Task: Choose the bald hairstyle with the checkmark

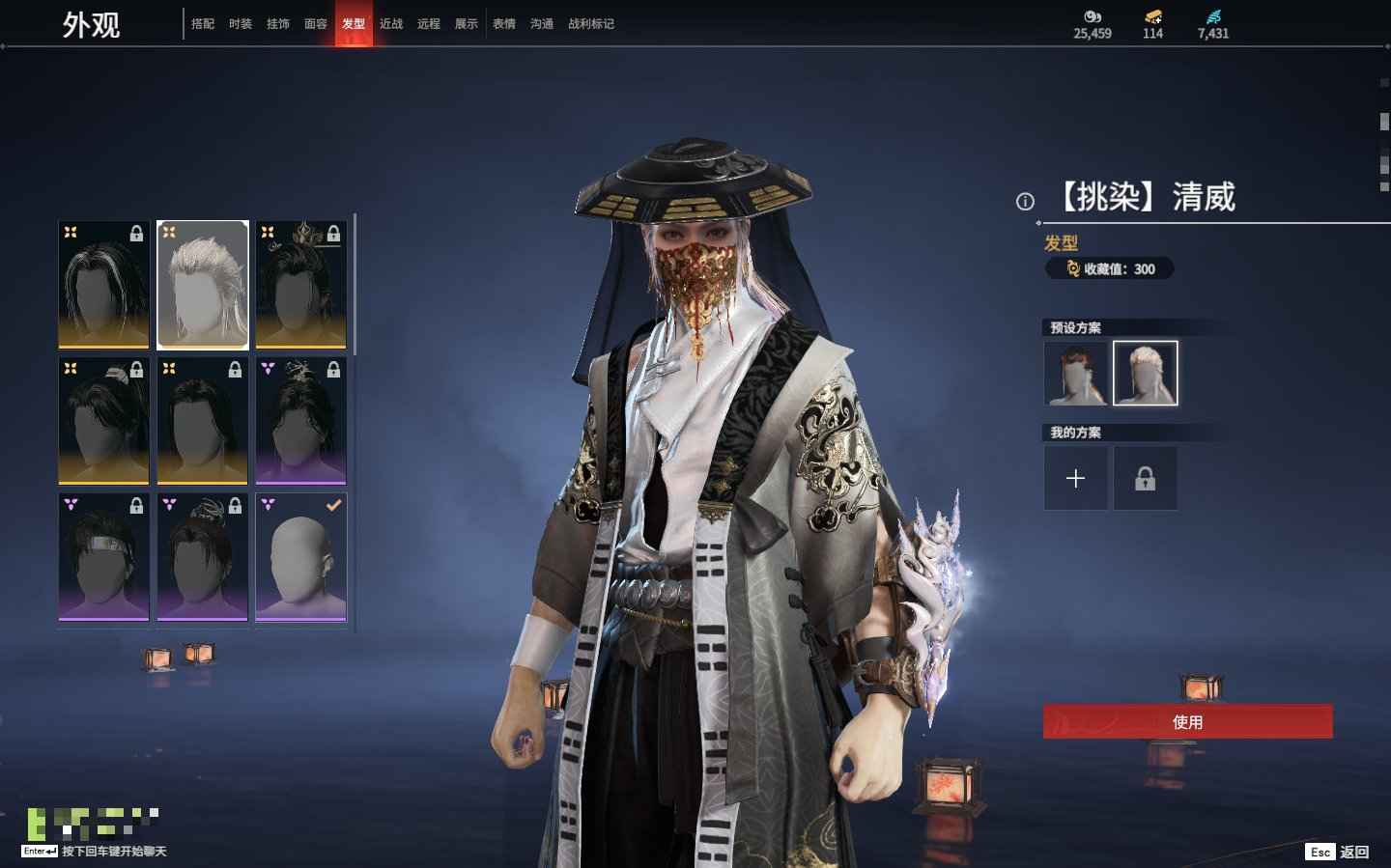Action: [x=300, y=557]
